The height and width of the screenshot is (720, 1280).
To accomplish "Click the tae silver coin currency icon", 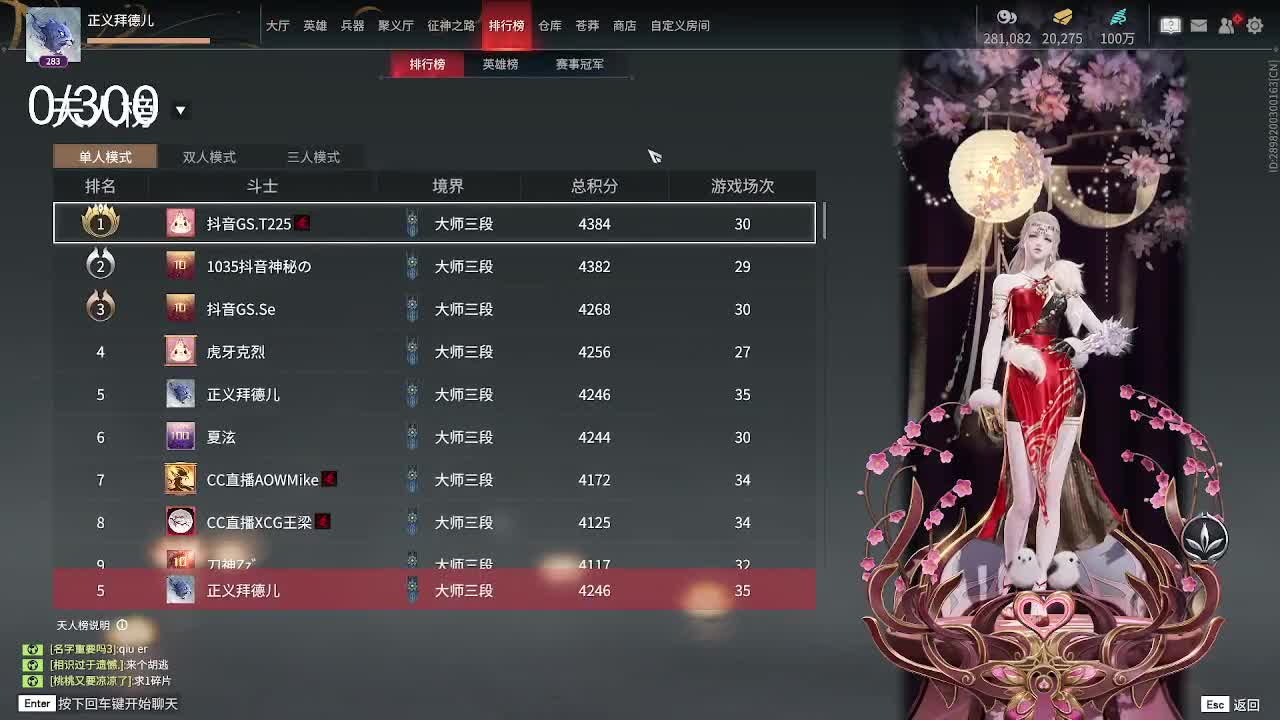I will coord(1007,17).
